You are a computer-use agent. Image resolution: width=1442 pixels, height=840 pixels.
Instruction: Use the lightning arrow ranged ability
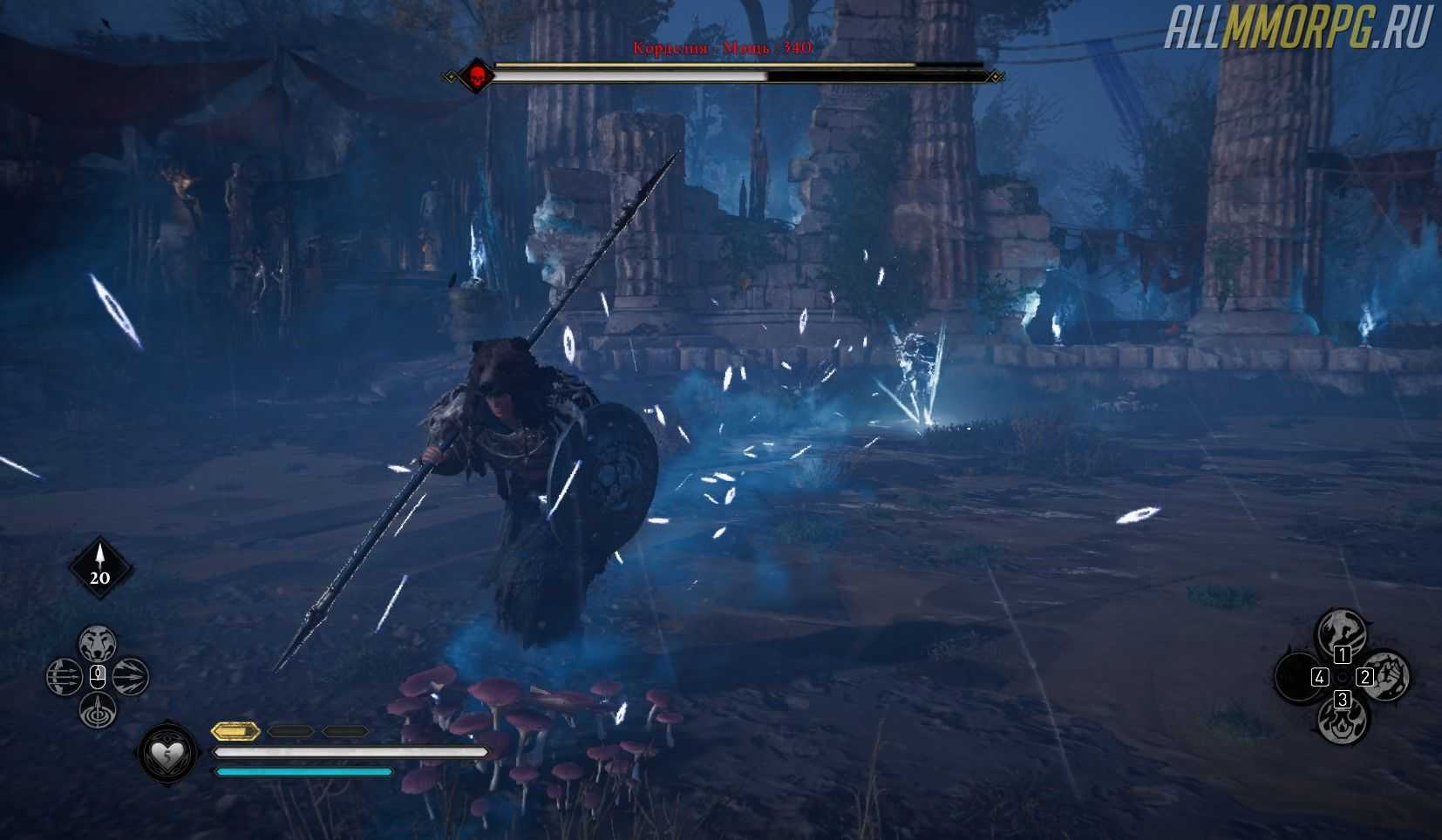point(131,677)
